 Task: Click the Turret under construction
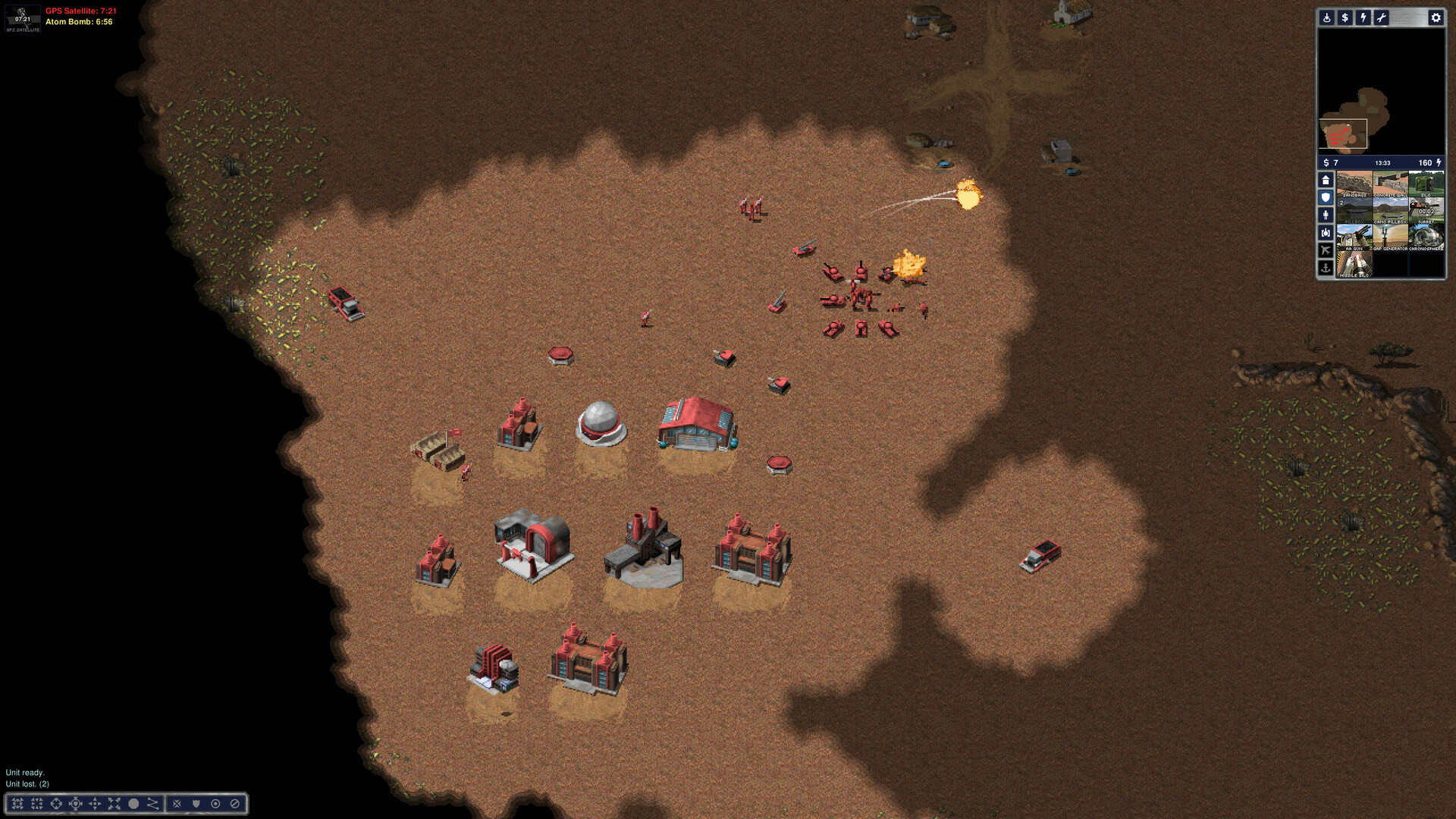[1426, 211]
